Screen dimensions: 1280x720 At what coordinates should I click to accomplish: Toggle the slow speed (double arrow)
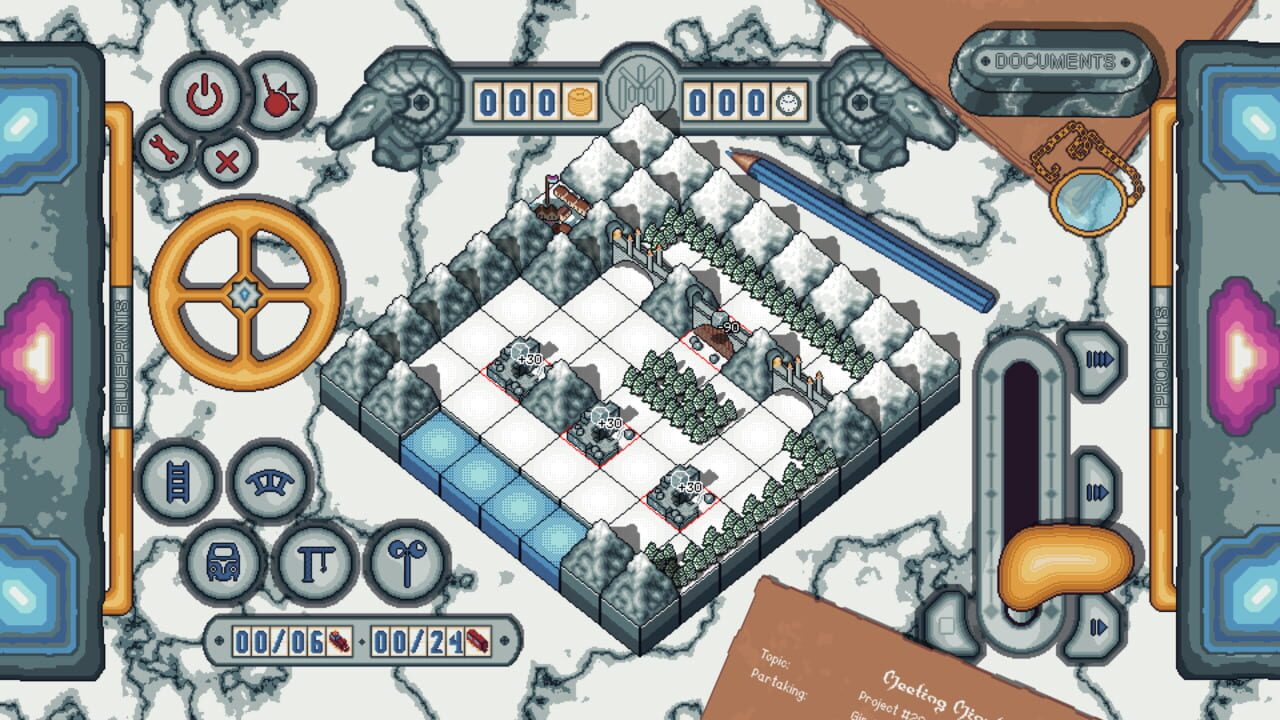click(x=1097, y=627)
